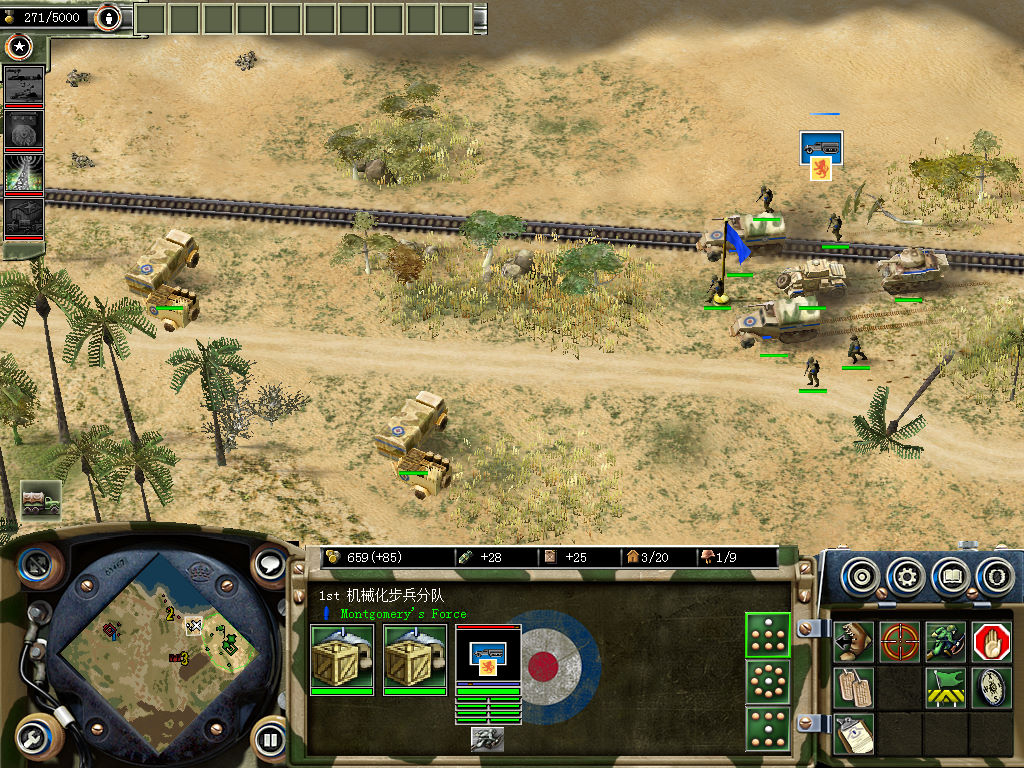
Task: Choose the top formation button
Action: (x=768, y=635)
